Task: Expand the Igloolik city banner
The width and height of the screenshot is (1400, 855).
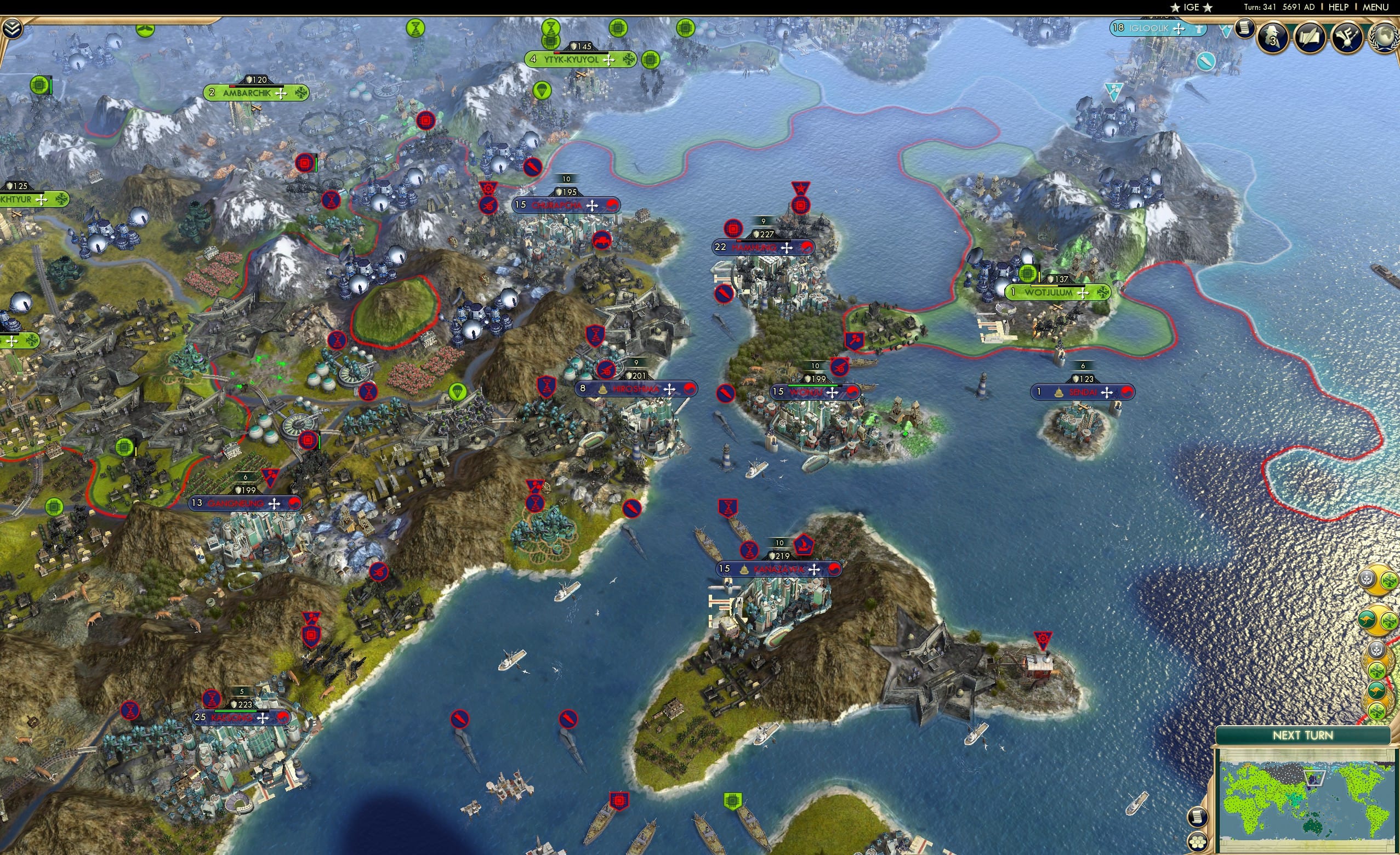Action: pos(1179,30)
